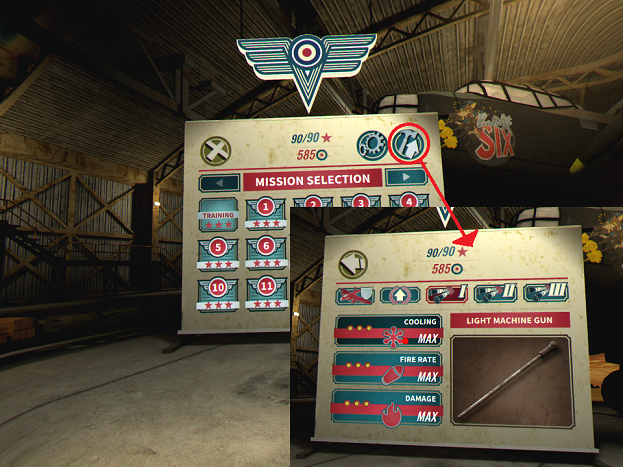Choose mission 1 badge
Screen dimensions: 623x467
pyautogui.click(x=266, y=213)
